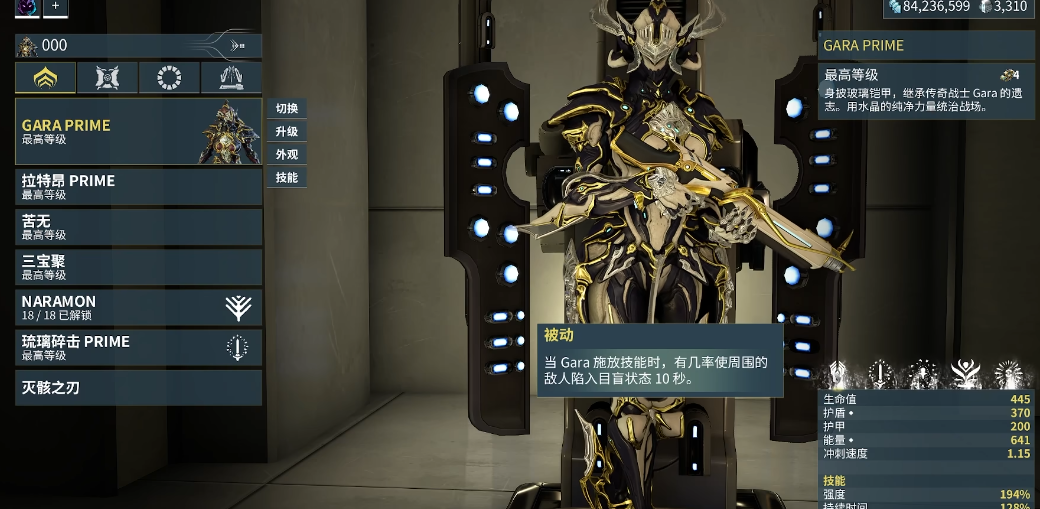Open the NARAMON focus school row
1040x509 pixels.
[138, 307]
